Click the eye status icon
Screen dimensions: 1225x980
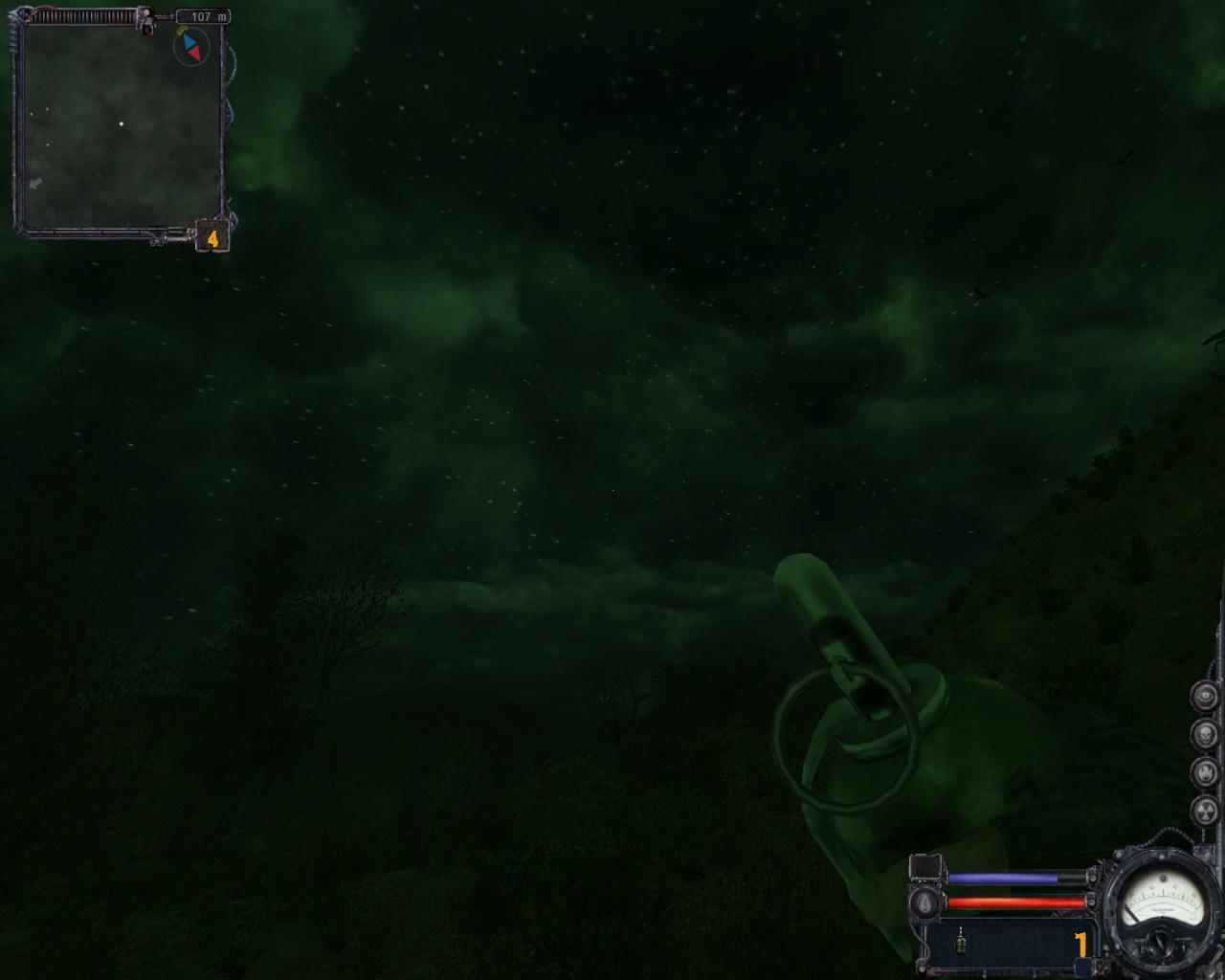point(1205,696)
